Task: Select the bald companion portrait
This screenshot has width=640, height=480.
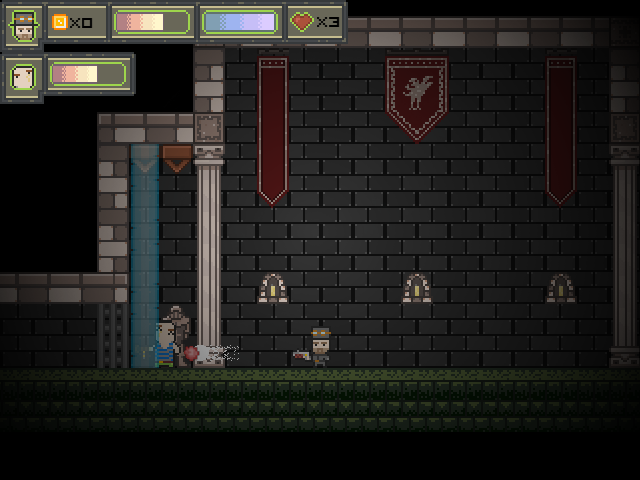Action: click(x=23, y=75)
